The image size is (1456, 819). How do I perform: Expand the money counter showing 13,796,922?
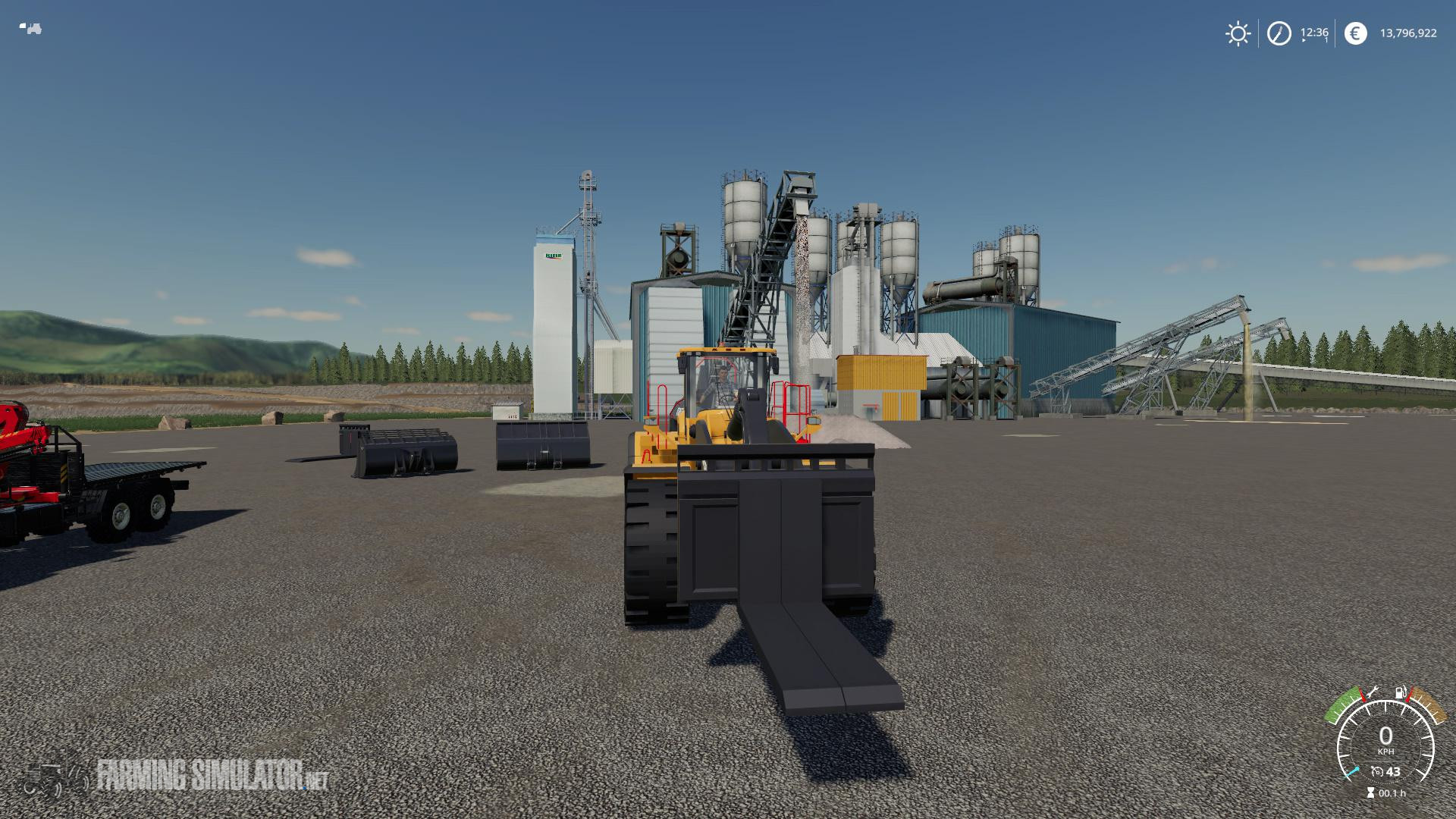tap(1409, 33)
